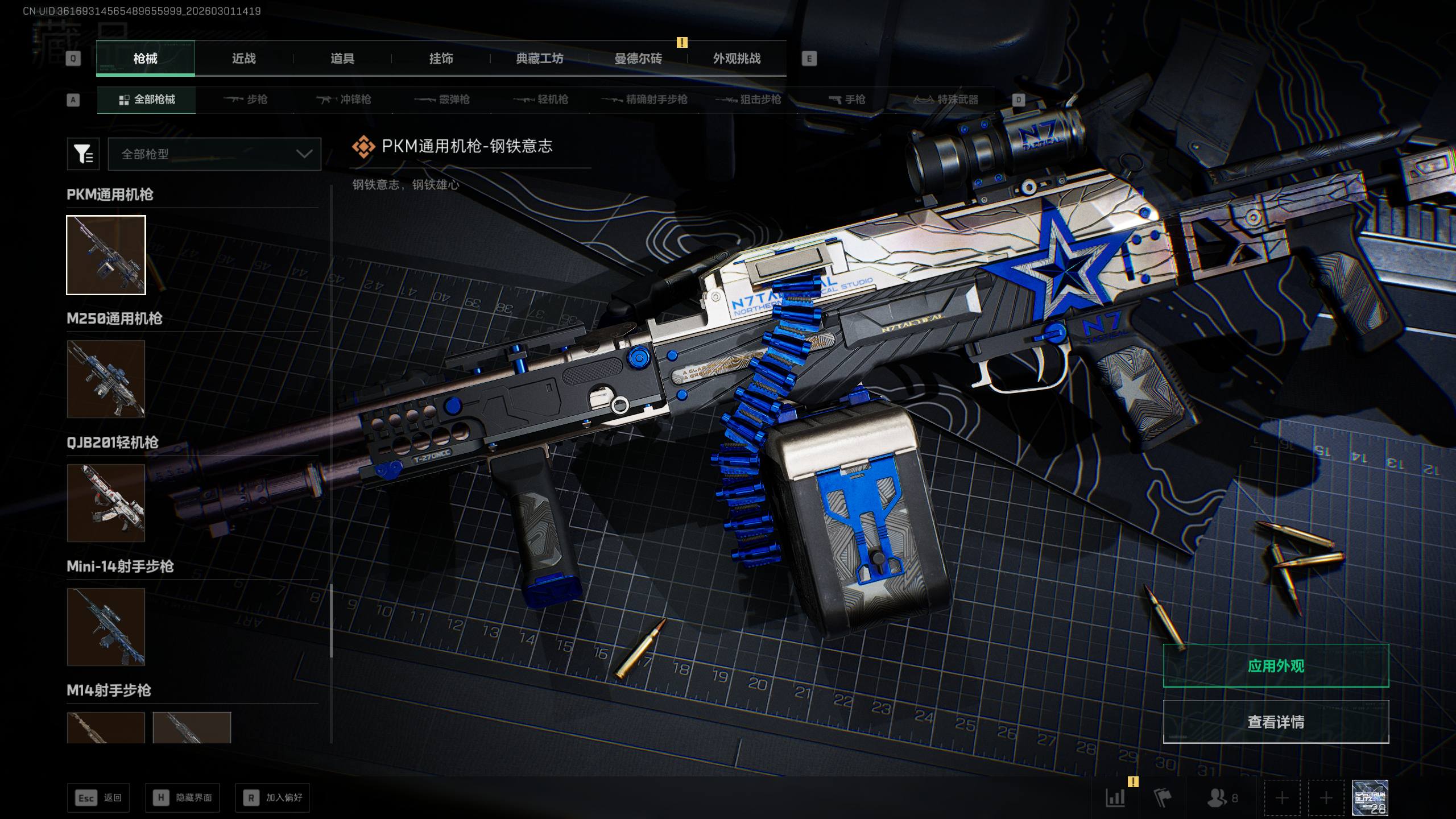Open the 道具 tab

click(342, 59)
